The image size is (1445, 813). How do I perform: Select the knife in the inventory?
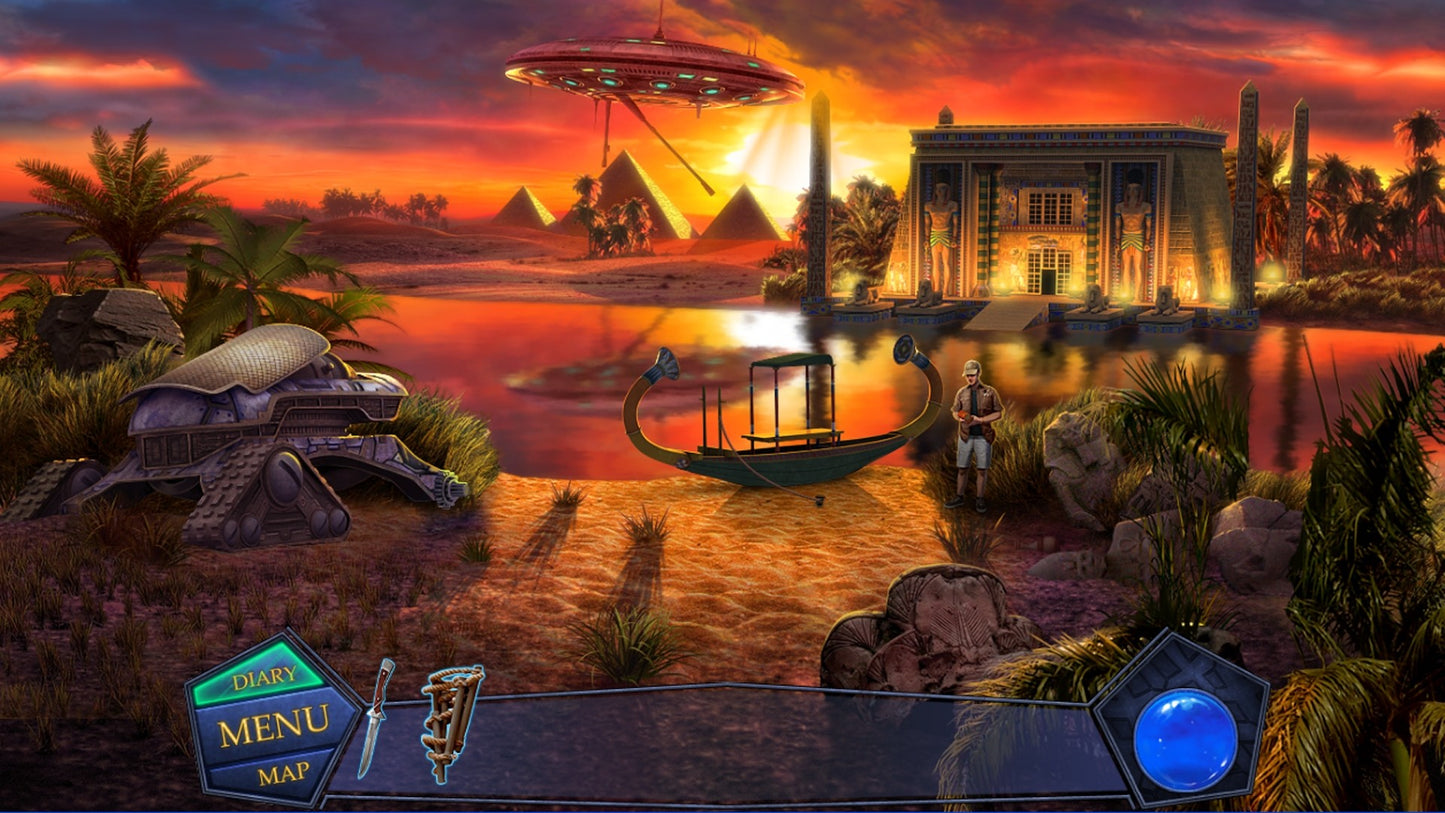pos(377,716)
